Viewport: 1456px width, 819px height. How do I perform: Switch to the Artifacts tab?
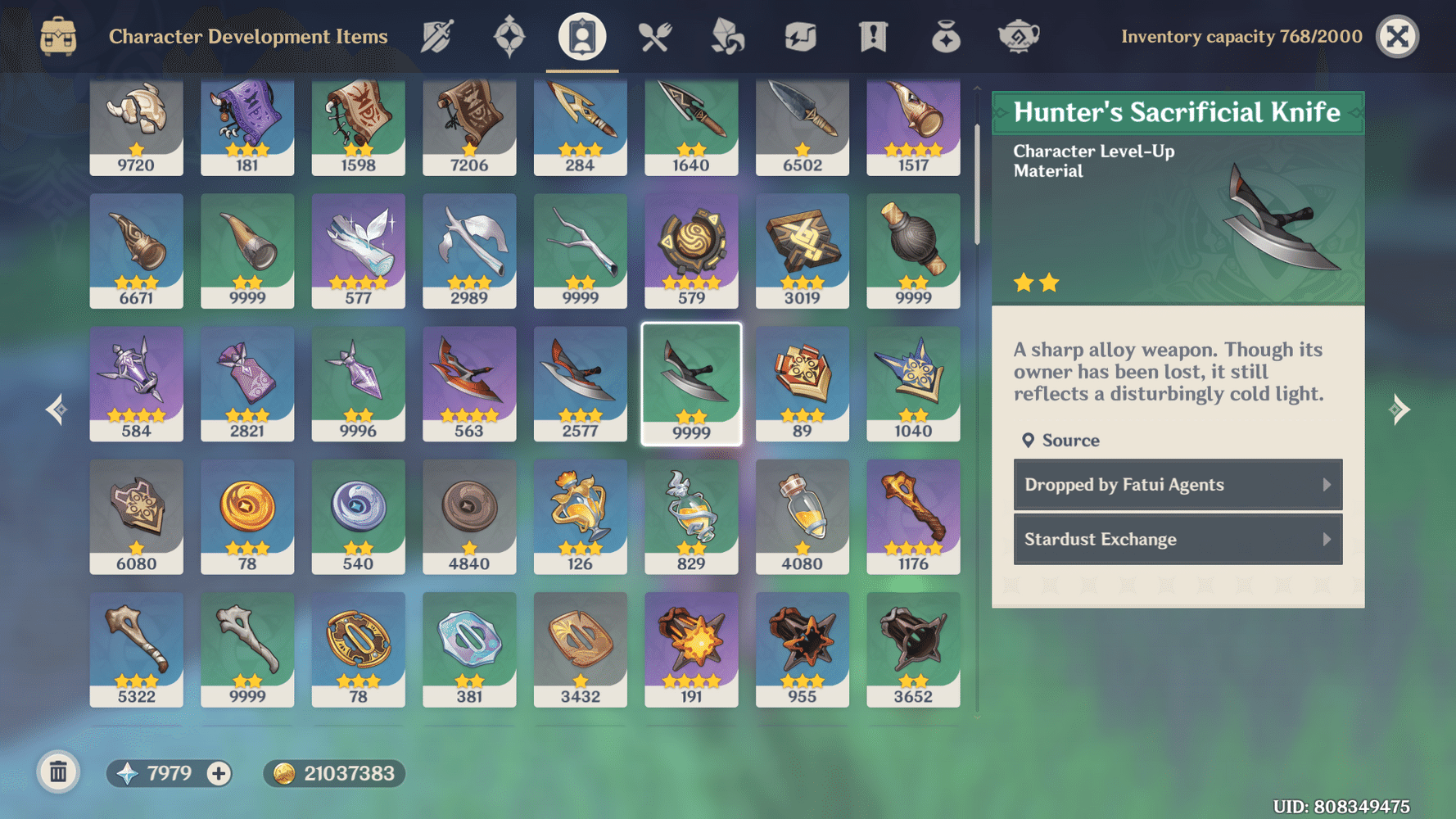[x=509, y=37]
